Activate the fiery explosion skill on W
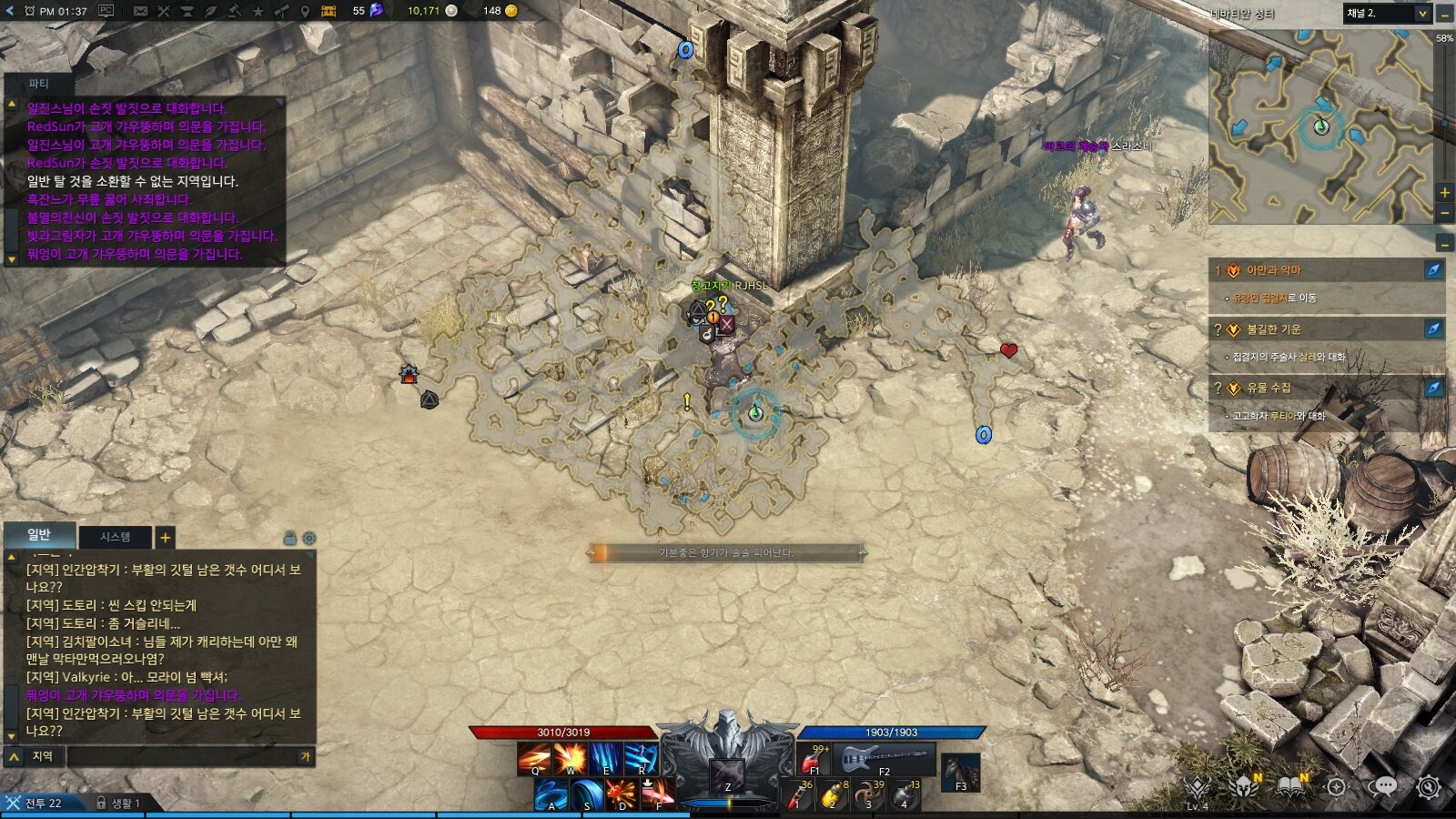This screenshot has width=1456, height=819. click(x=571, y=758)
